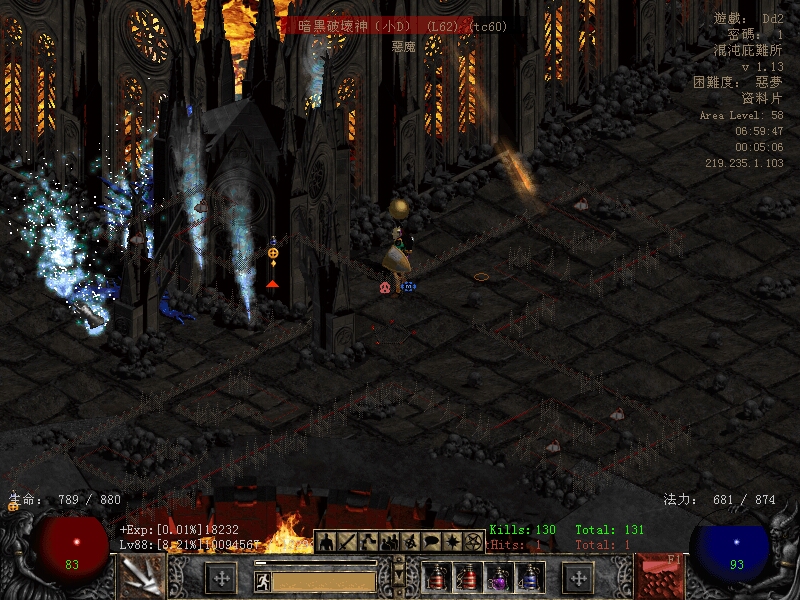Use the red healing potion in belt slot 2
Screen dimensions: 800x600
click(468, 577)
